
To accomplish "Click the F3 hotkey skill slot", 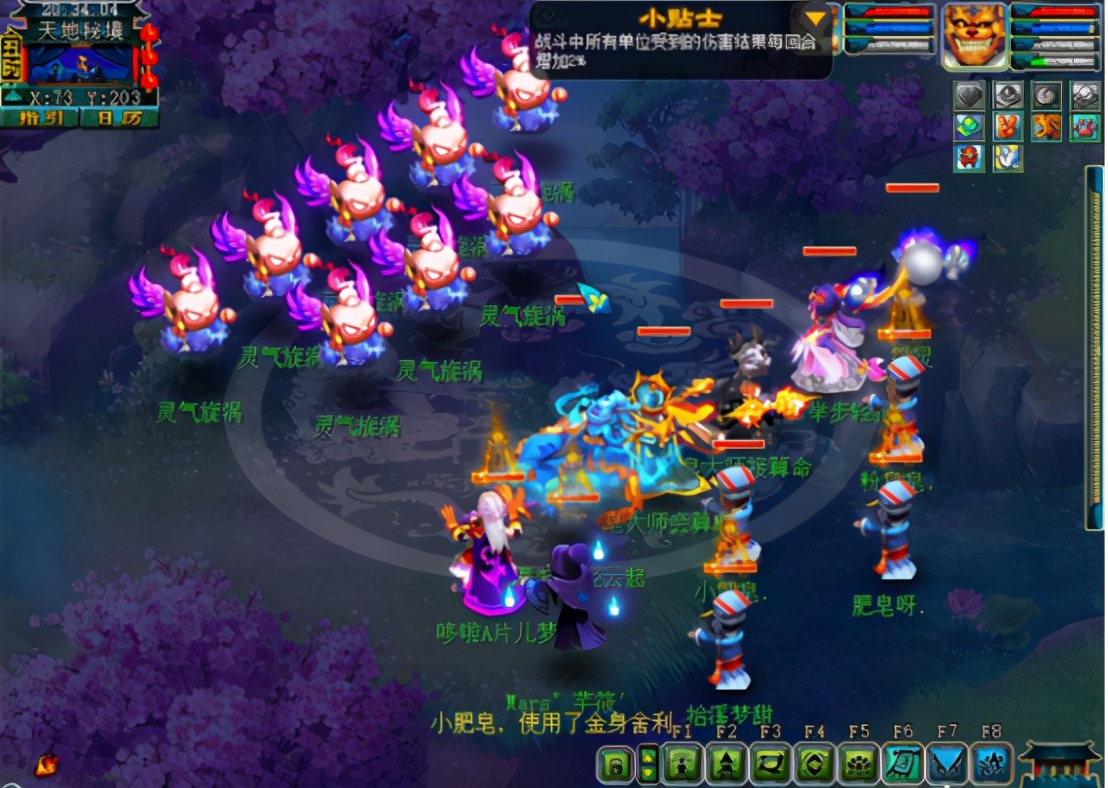I will pyautogui.click(x=771, y=765).
